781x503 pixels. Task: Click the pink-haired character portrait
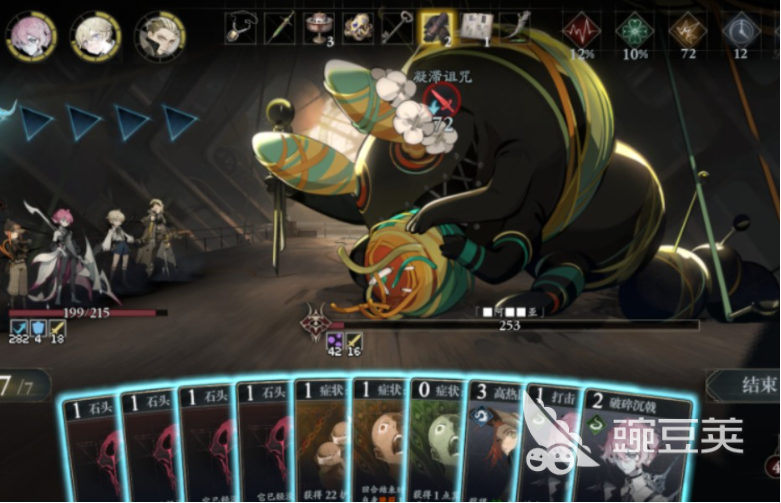(31, 35)
